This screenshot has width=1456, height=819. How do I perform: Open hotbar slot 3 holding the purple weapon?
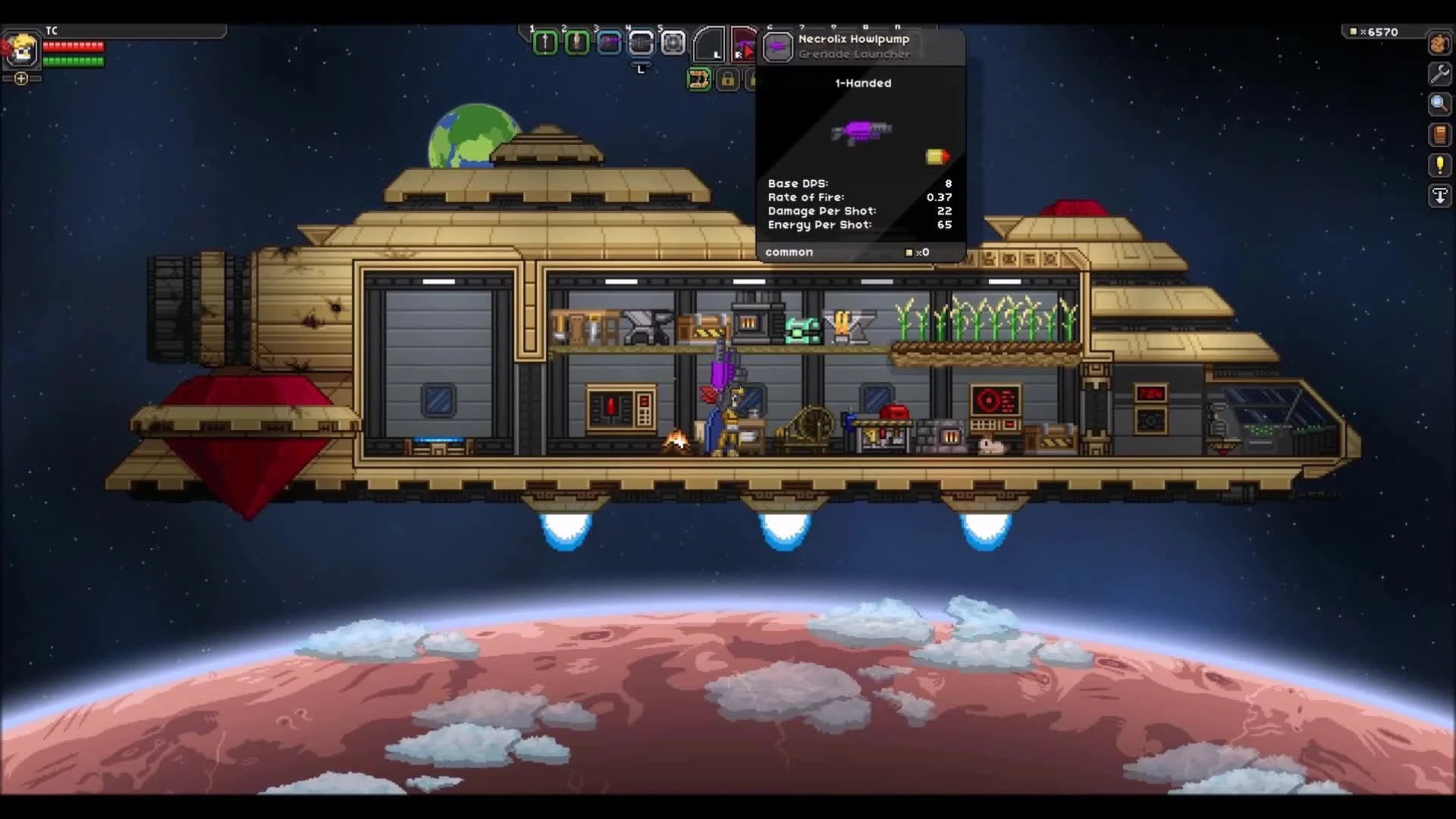click(608, 43)
